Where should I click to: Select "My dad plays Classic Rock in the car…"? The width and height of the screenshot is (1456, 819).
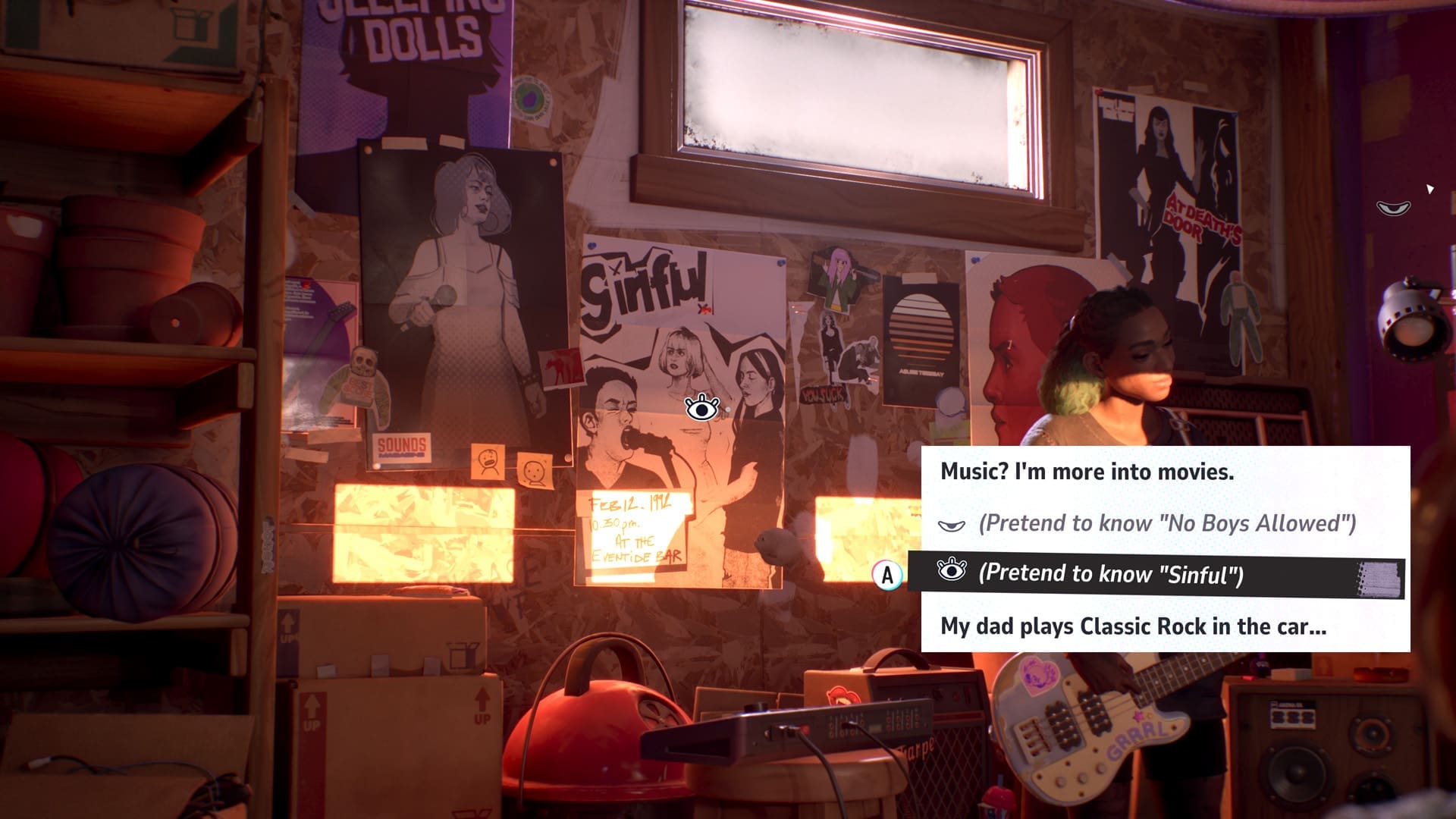(1130, 628)
